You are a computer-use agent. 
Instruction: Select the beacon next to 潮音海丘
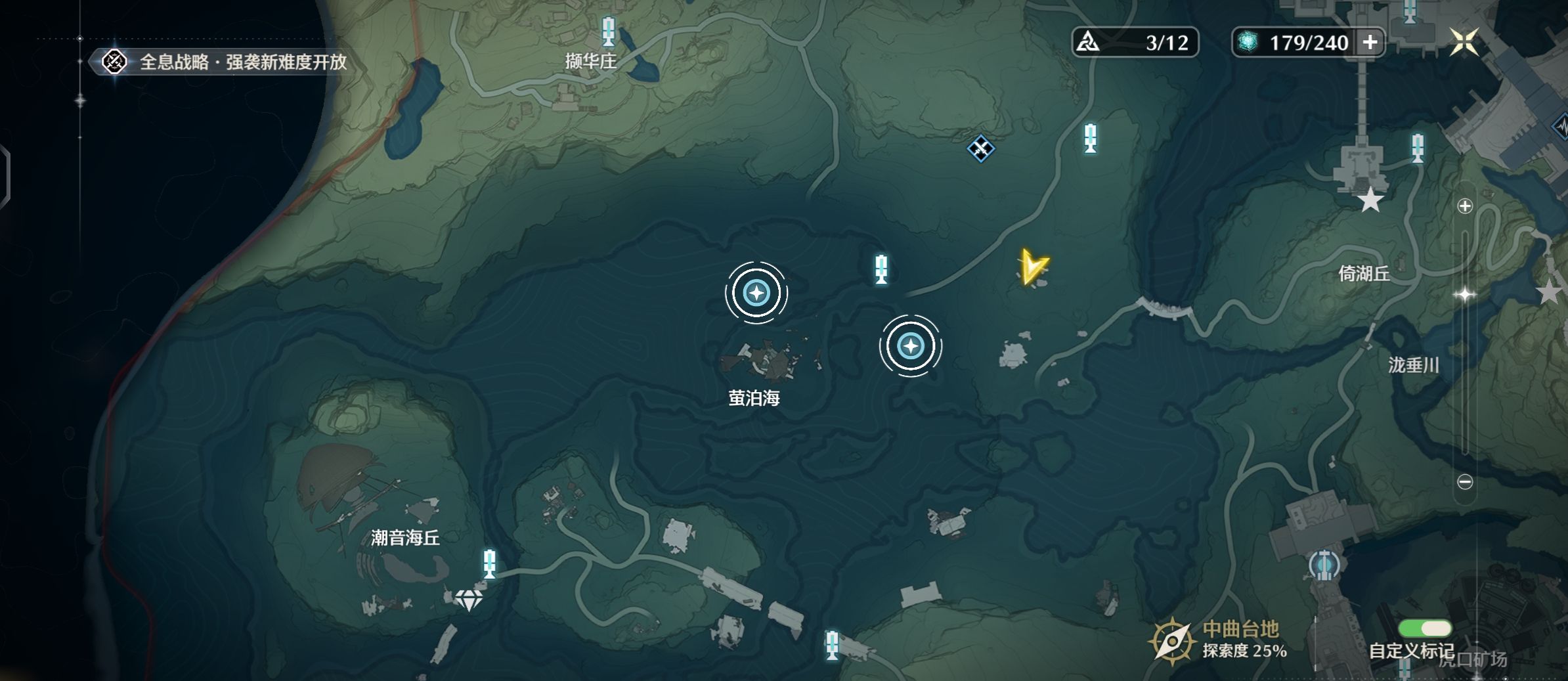tap(489, 564)
